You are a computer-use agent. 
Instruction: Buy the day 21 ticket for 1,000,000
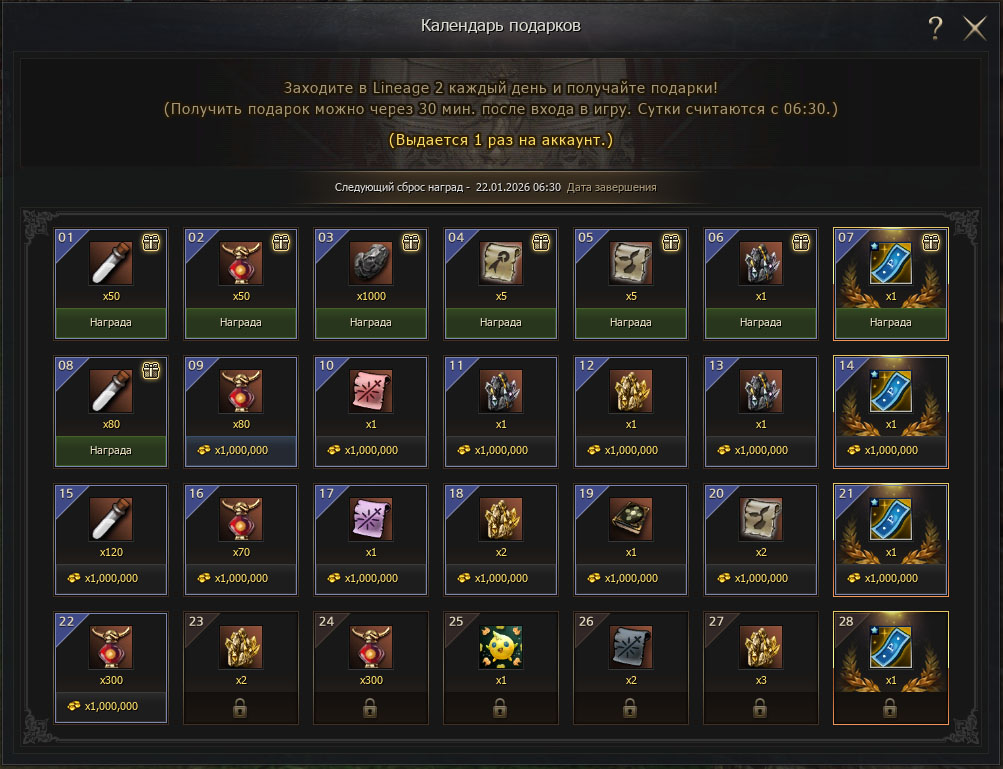click(x=890, y=578)
